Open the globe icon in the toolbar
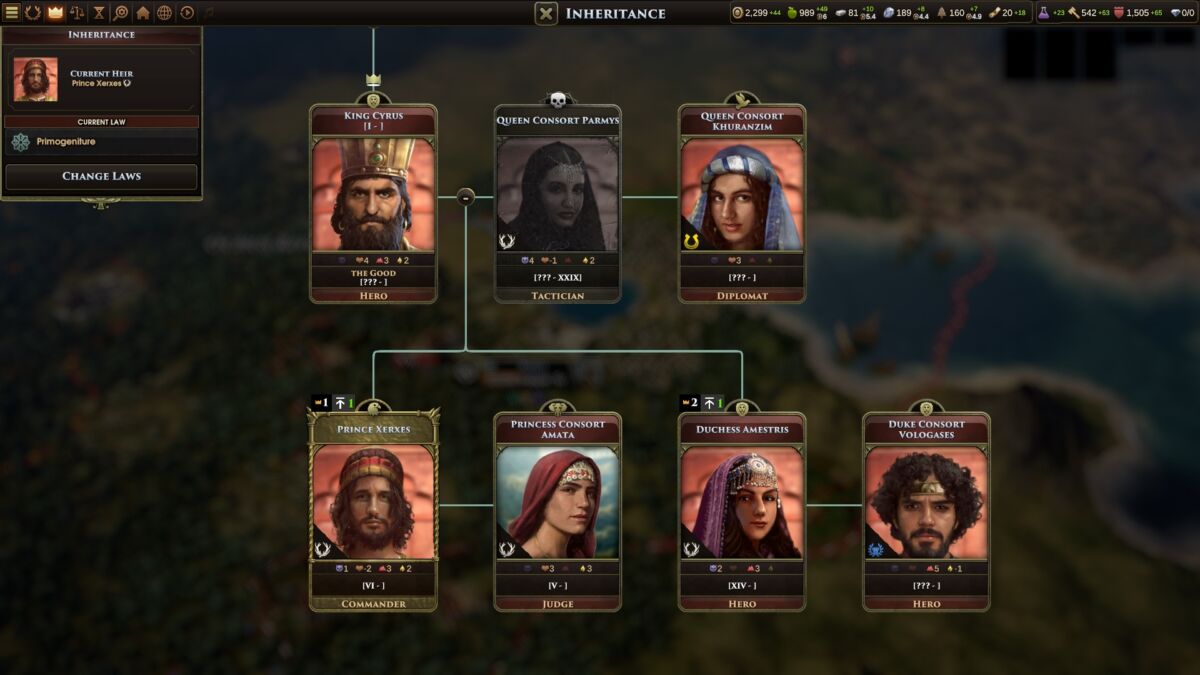1200x675 pixels. point(165,13)
